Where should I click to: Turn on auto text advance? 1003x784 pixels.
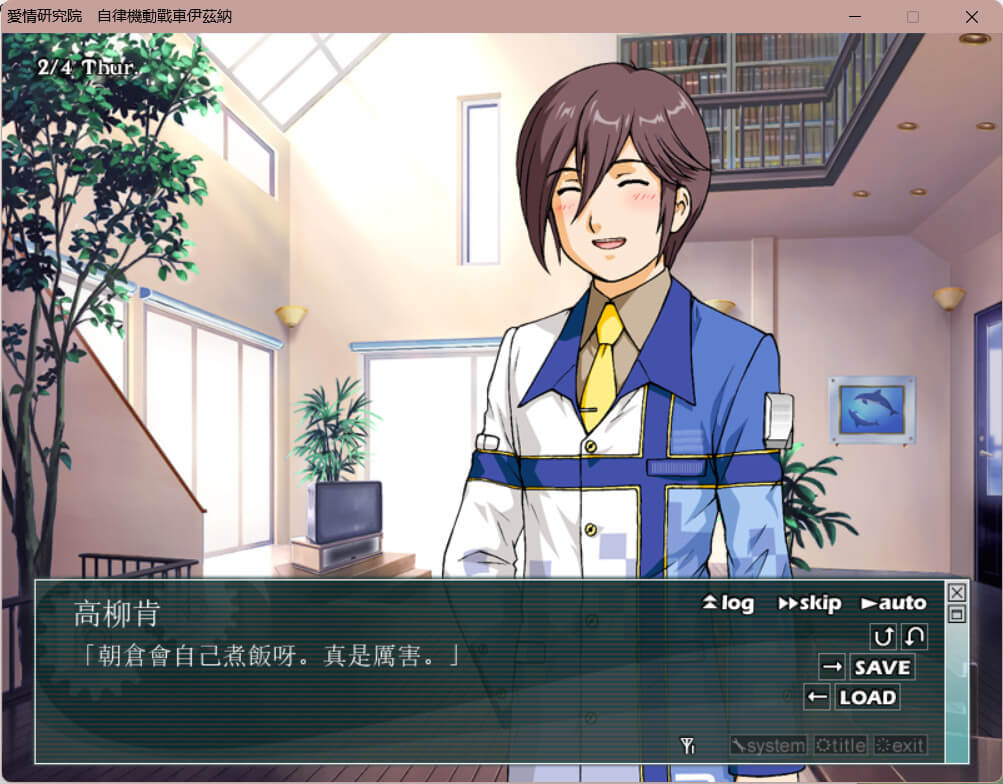click(893, 603)
